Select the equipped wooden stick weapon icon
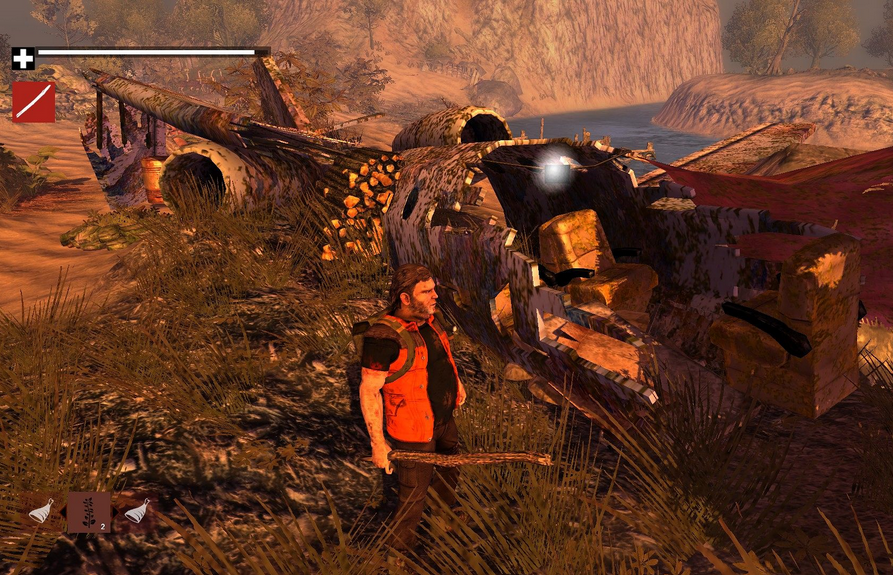 tap(33, 102)
